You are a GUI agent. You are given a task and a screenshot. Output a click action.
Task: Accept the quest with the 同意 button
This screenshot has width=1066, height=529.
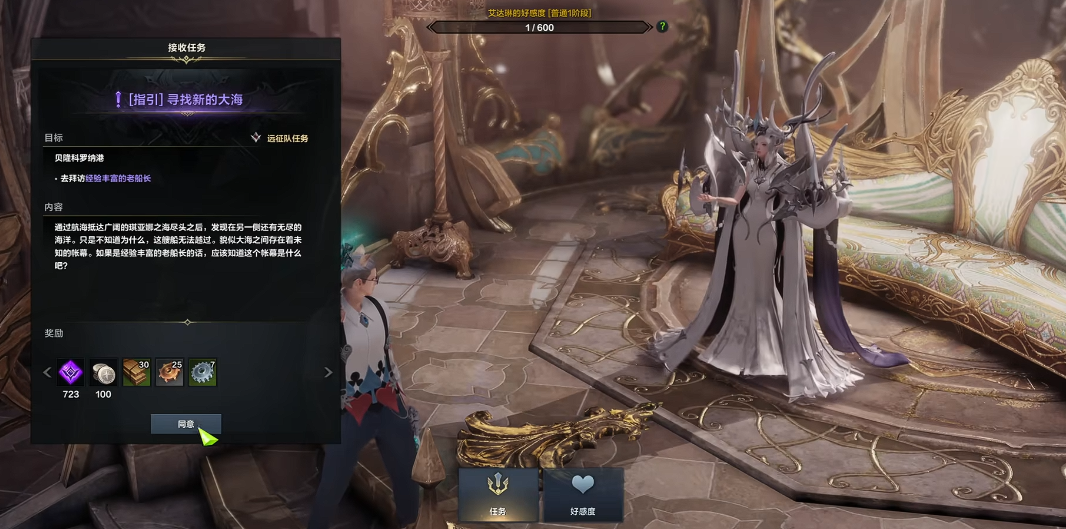click(x=185, y=424)
